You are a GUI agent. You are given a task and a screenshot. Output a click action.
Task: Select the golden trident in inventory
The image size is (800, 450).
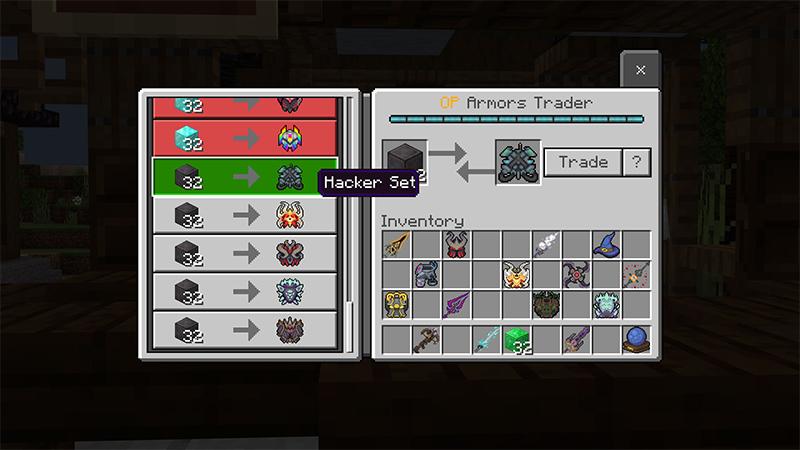click(x=396, y=244)
